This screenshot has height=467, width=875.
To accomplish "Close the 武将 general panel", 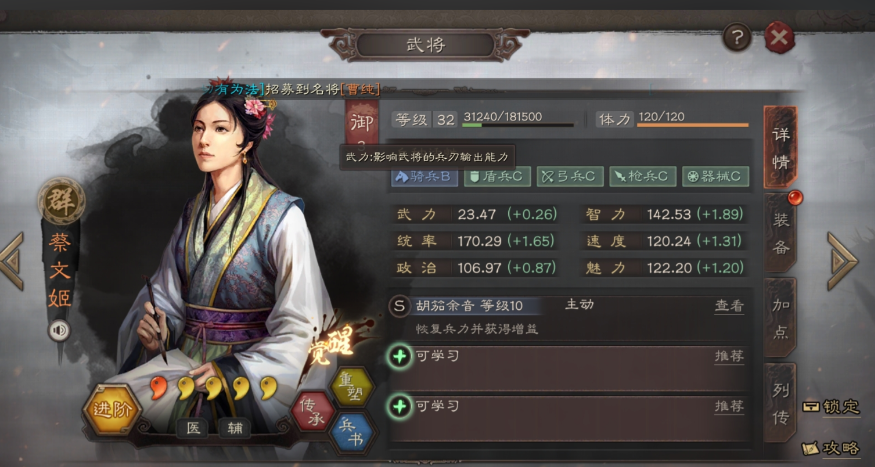I will (779, 38).
